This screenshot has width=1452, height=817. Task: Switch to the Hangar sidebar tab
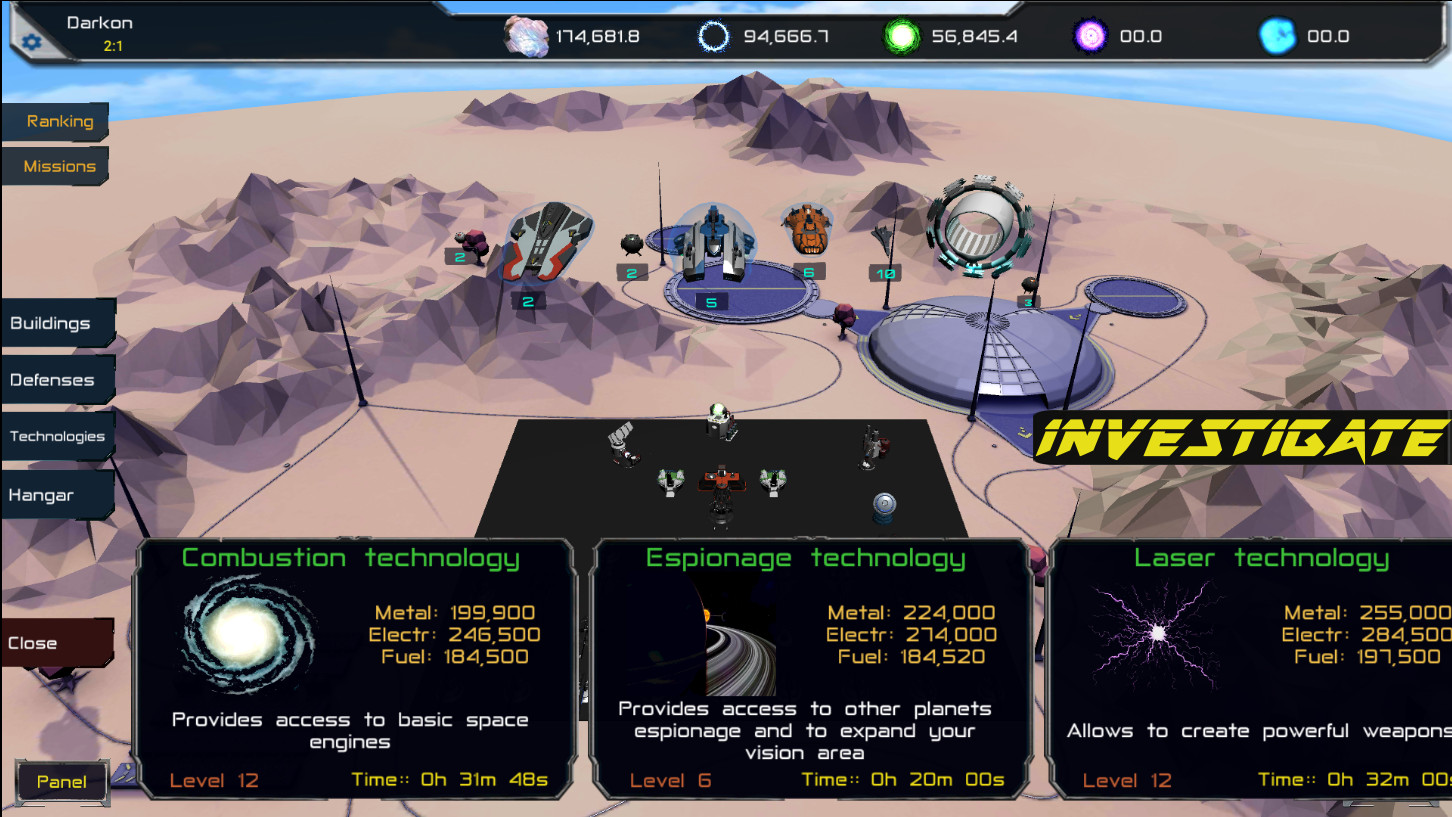[43, 494]
